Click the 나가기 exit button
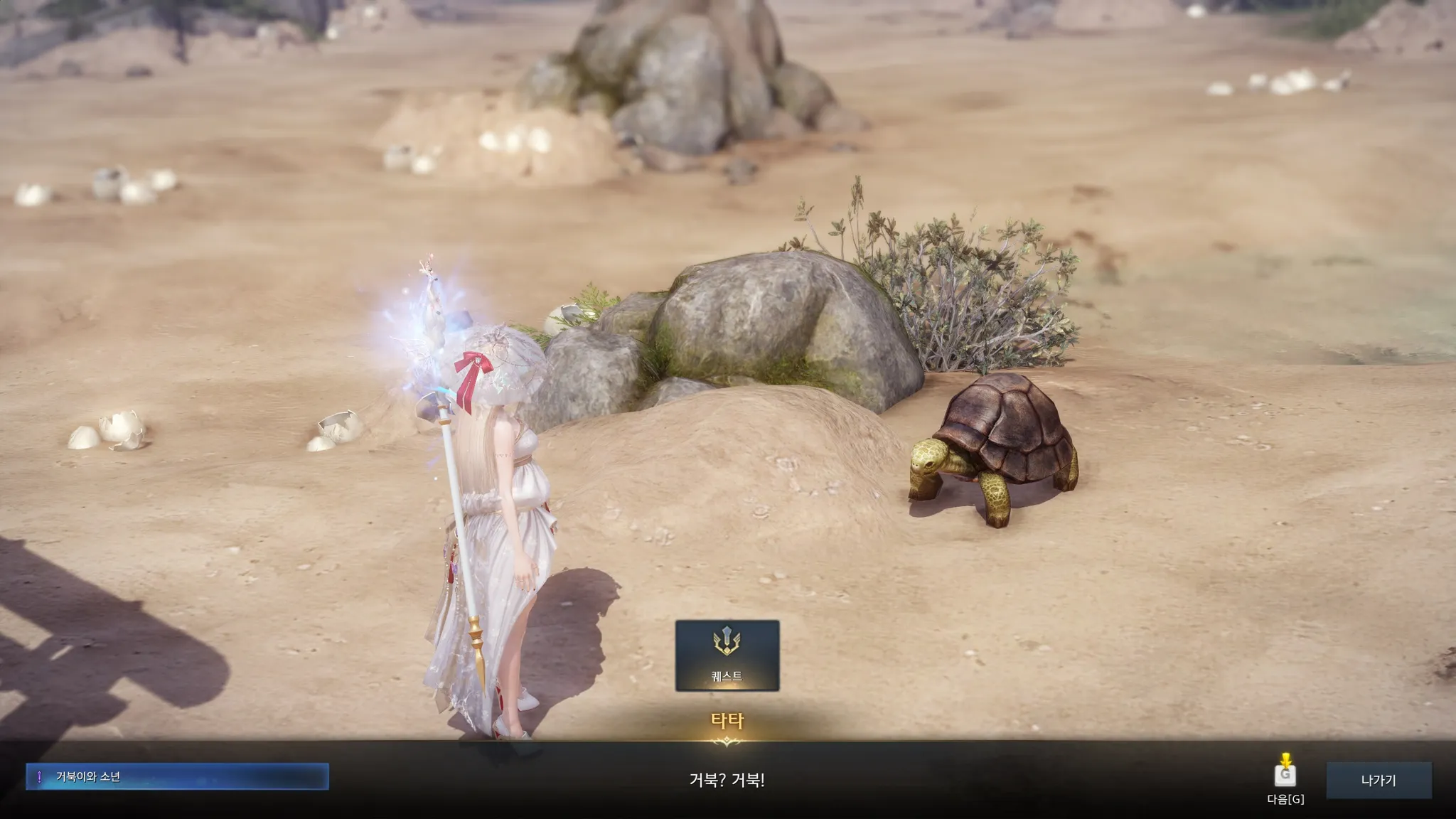1456x819 pixels. [1378, 780]
